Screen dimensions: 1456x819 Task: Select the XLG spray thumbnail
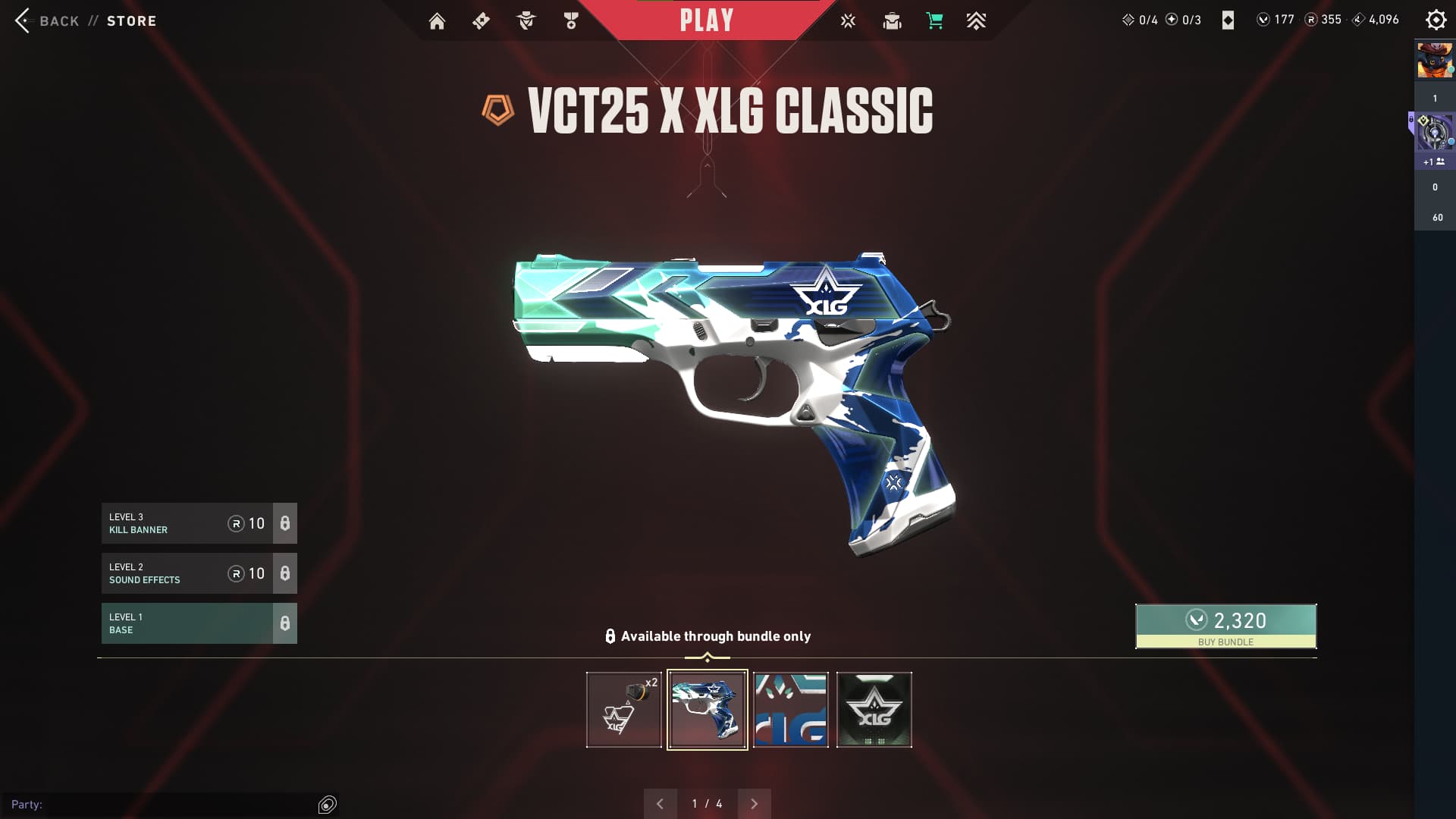pyautogui.click(x=874, y=710)
